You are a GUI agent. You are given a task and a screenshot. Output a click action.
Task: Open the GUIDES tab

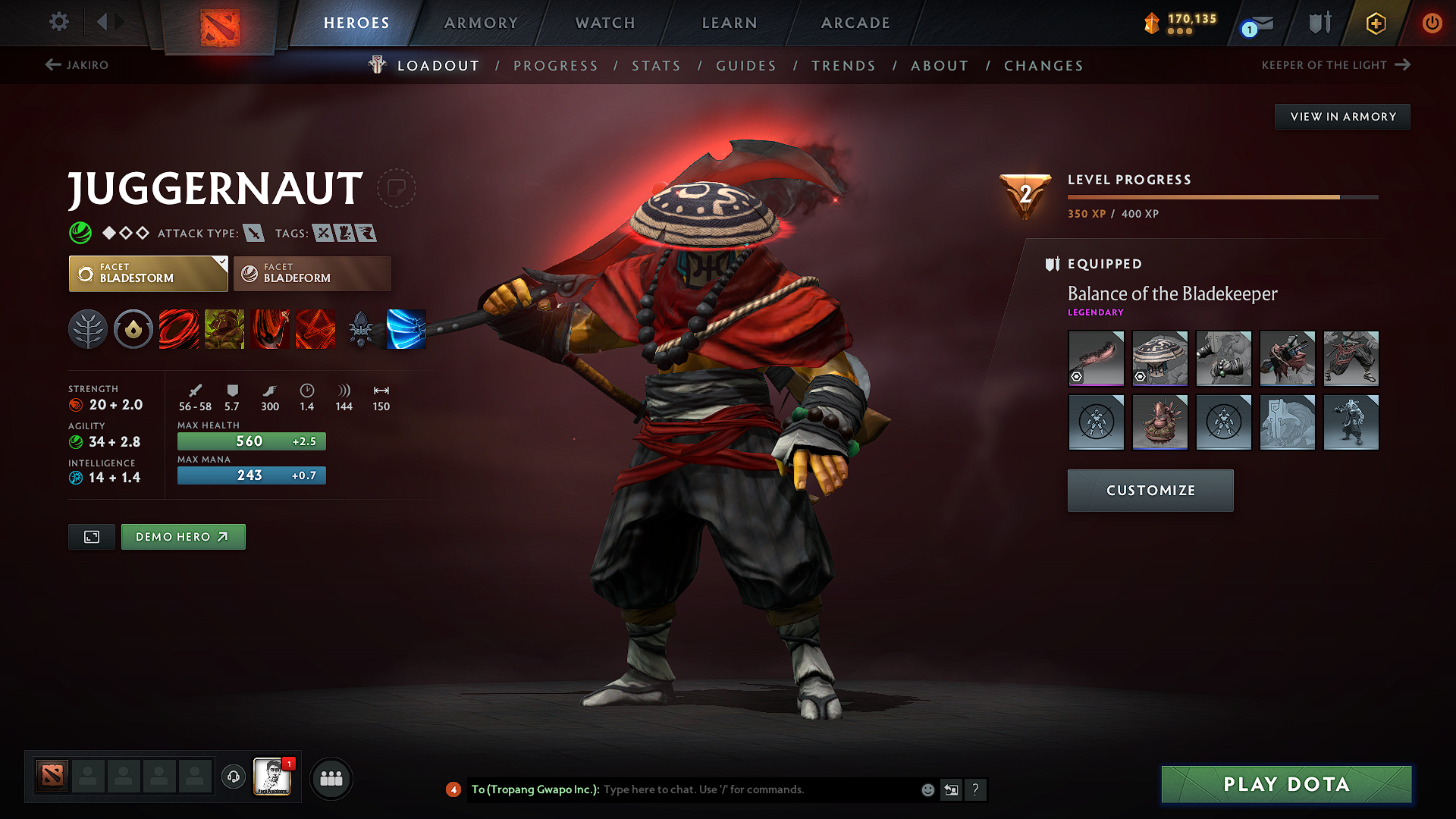pos(745,66)
